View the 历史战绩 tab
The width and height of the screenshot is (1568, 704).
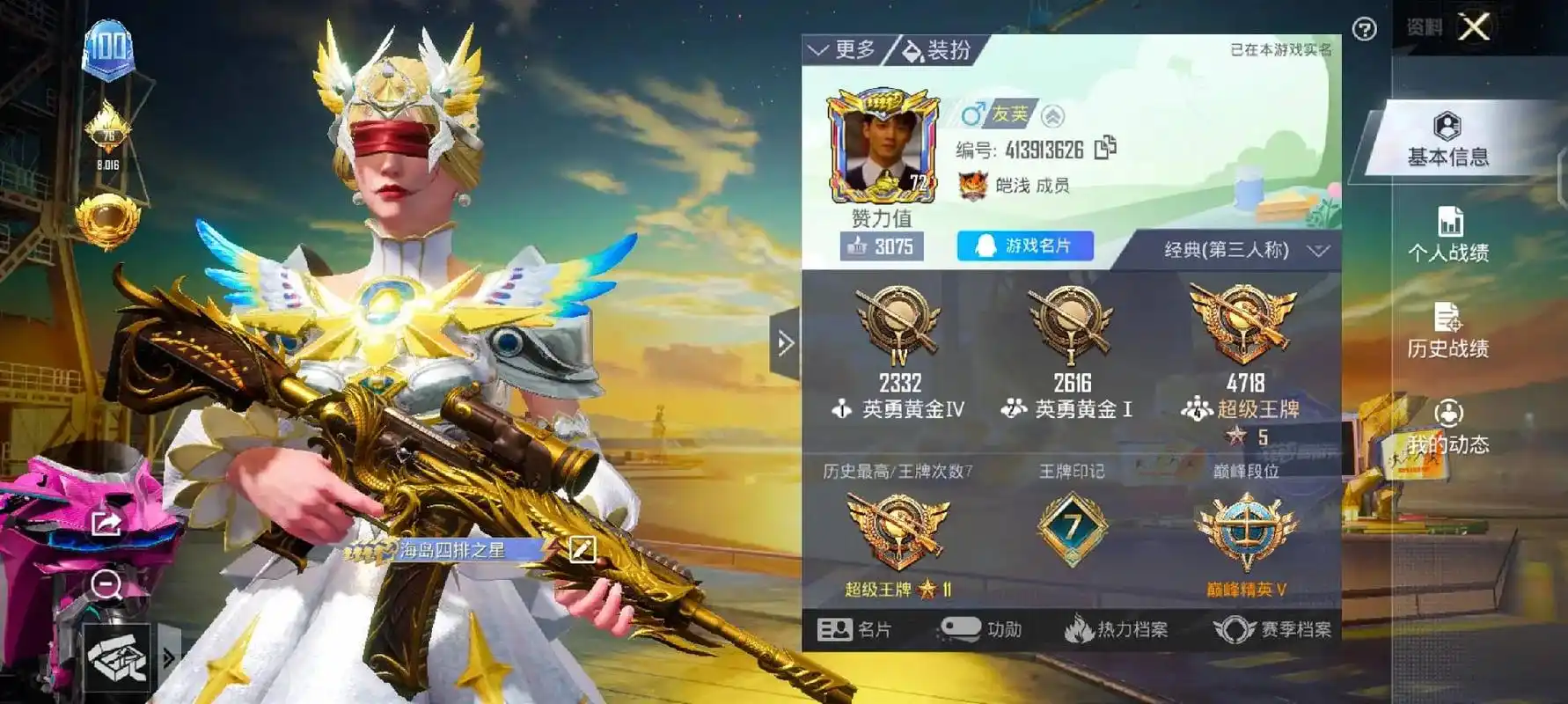click(x=1447, y=331)
